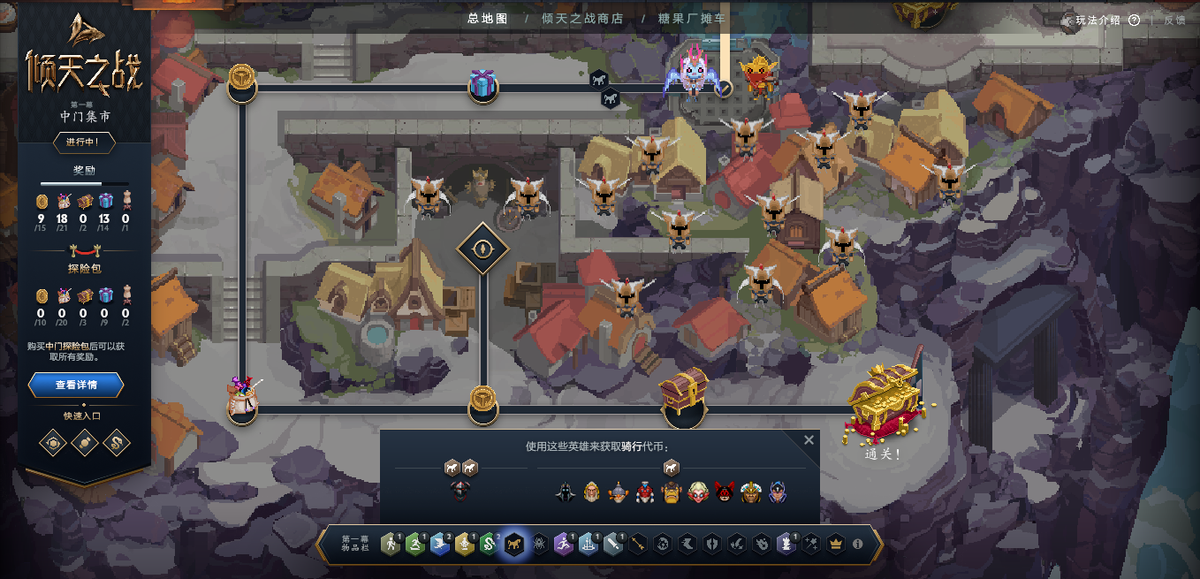Select the highlighted horse riding token

click(515, 544)
